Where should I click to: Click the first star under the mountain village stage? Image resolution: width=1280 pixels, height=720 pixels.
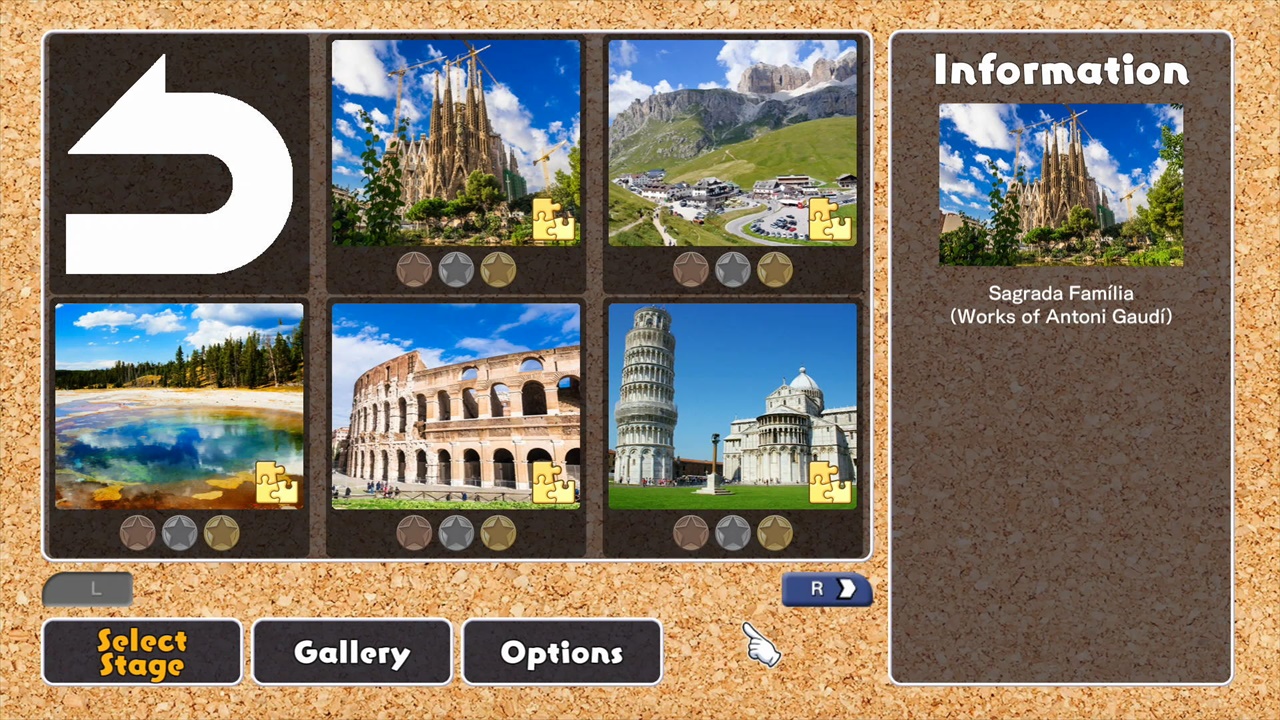coord(692,268)
